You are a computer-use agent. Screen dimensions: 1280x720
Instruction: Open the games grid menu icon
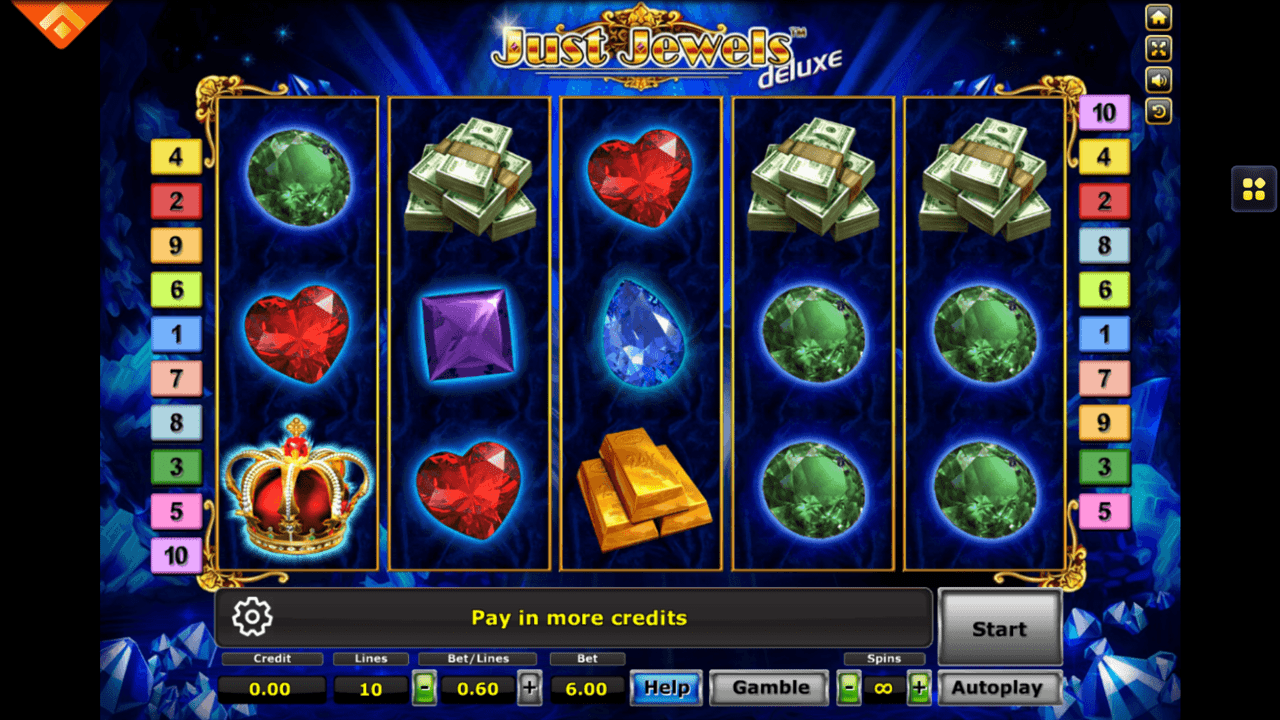pyautogui.click(x=1255, y=189)
